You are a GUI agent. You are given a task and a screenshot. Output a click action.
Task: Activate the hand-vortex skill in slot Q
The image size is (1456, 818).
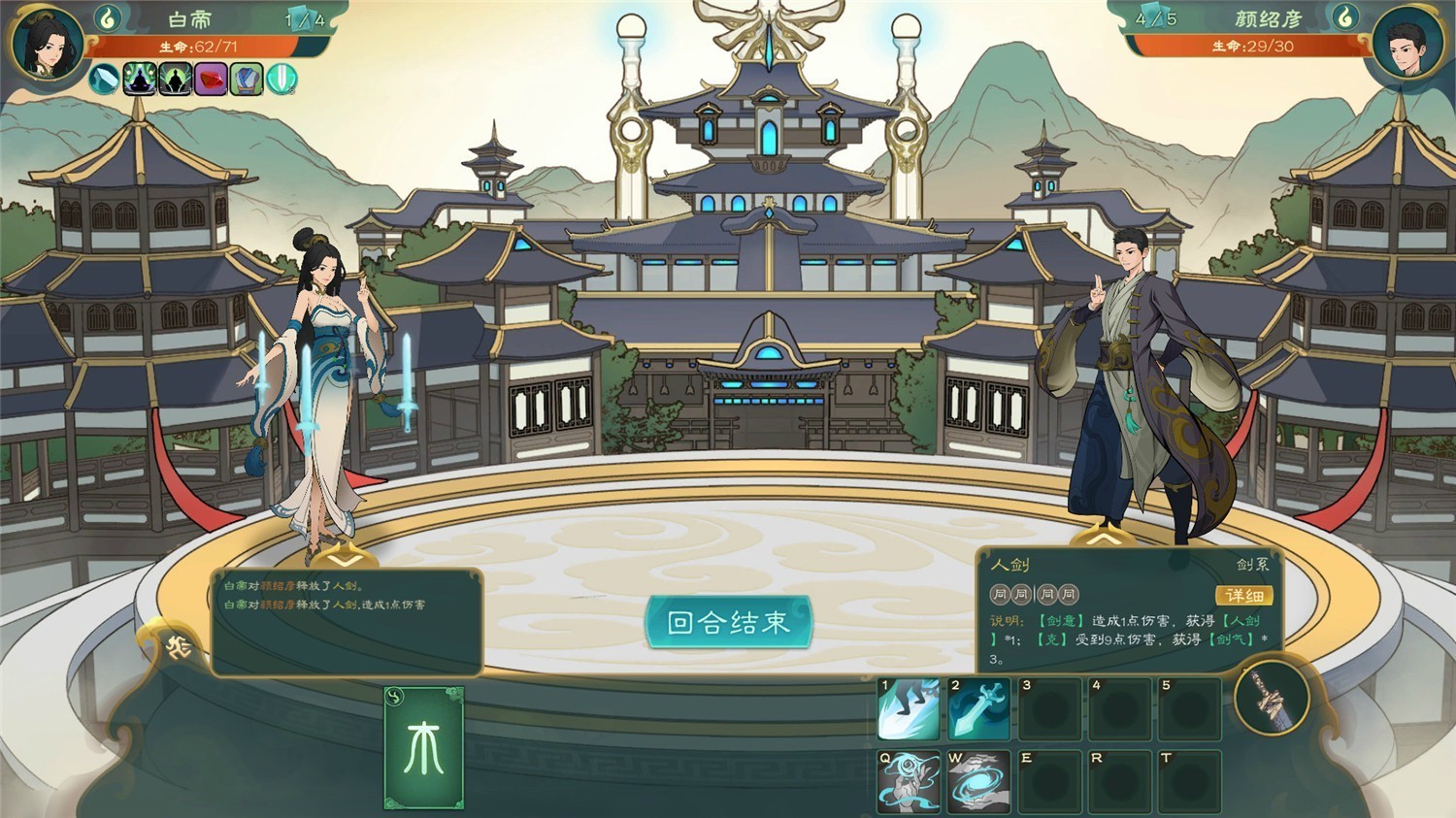tap(908, 781)
